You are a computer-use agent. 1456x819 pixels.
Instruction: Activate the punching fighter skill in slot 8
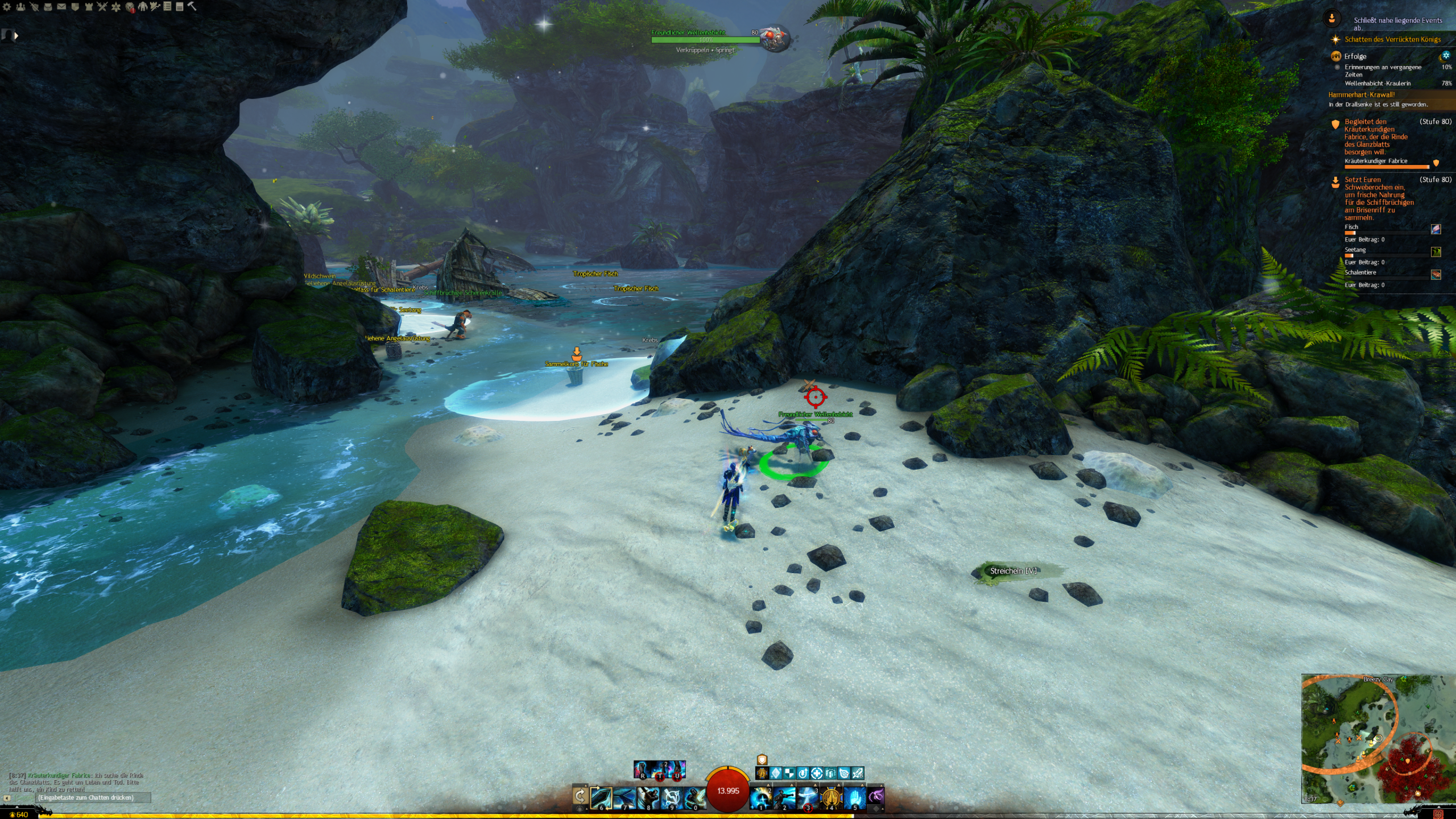(648, 798)
